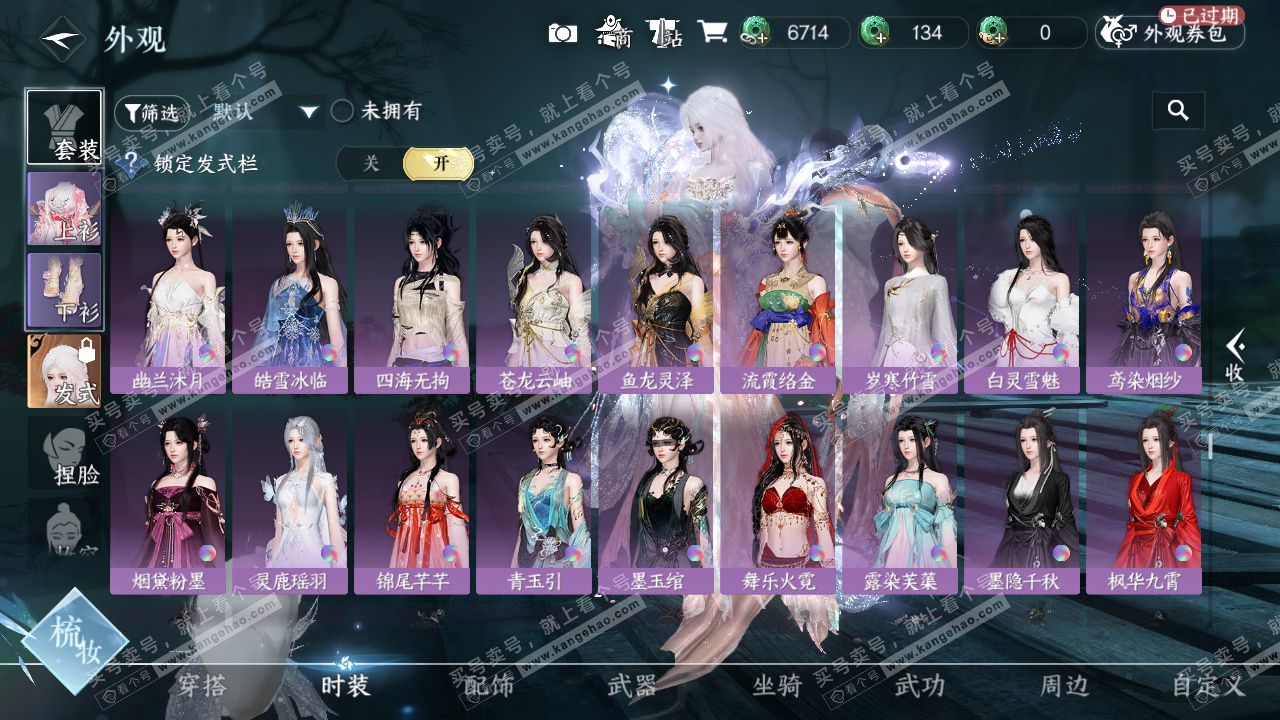Switch to the 武器 bottom tab

tap(632, 685)
